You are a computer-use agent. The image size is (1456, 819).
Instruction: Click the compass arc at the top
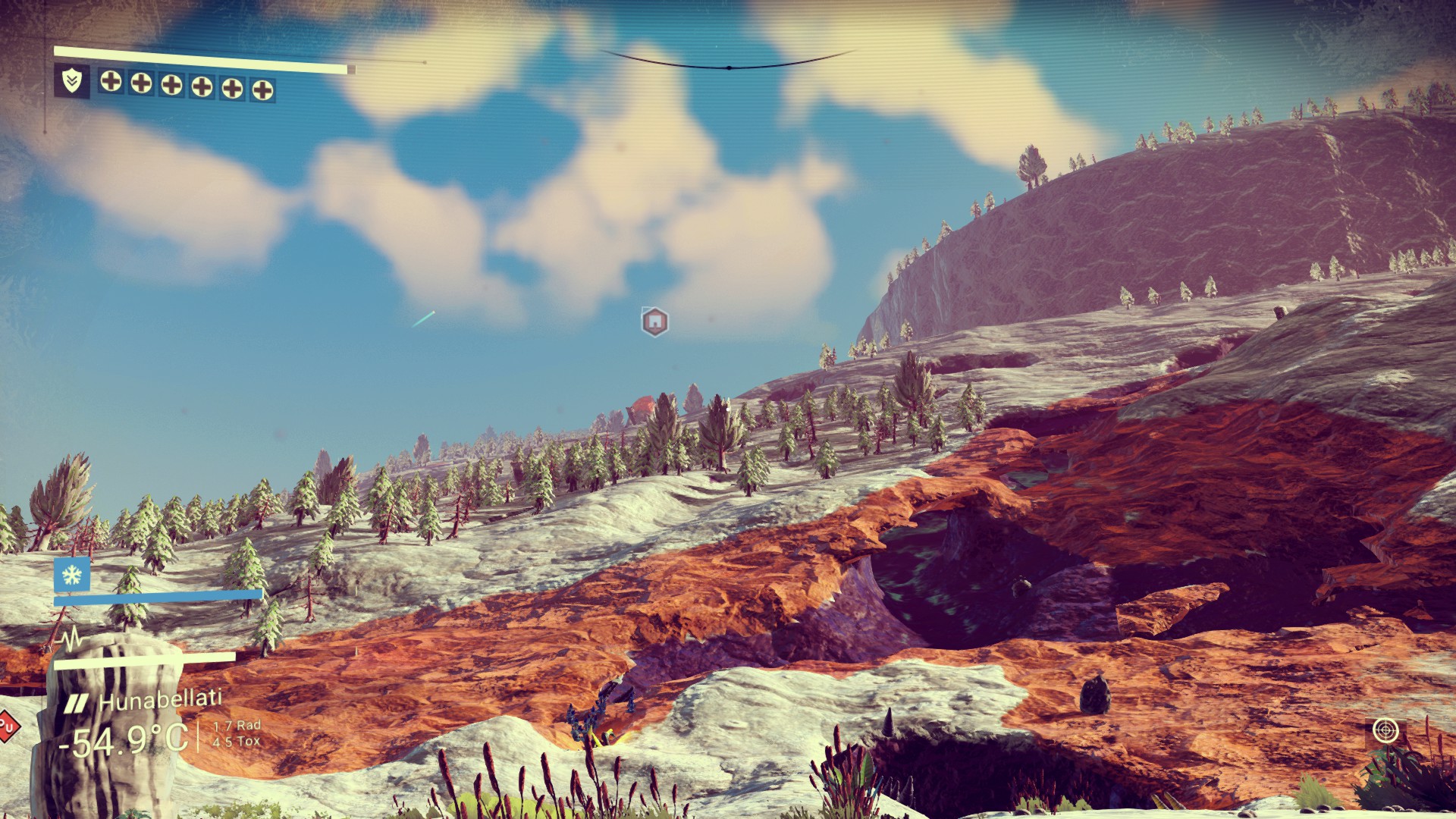[x=729, y=64]
